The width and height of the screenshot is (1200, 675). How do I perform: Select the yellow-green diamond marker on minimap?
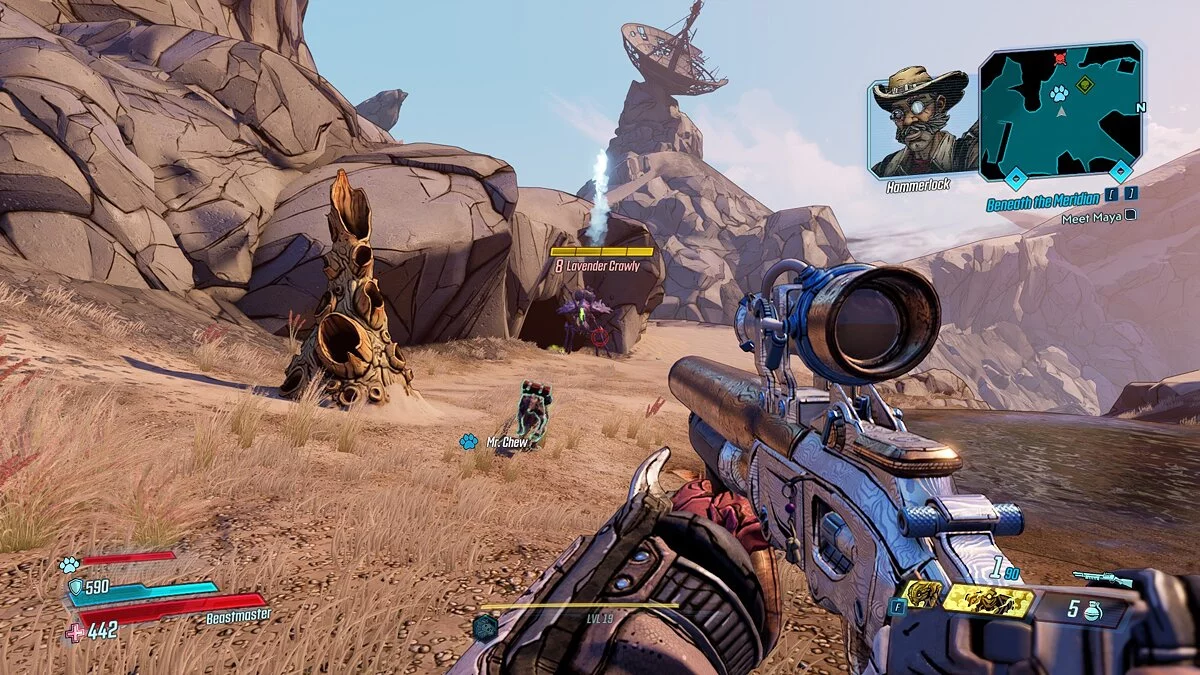coord(1085,85)
